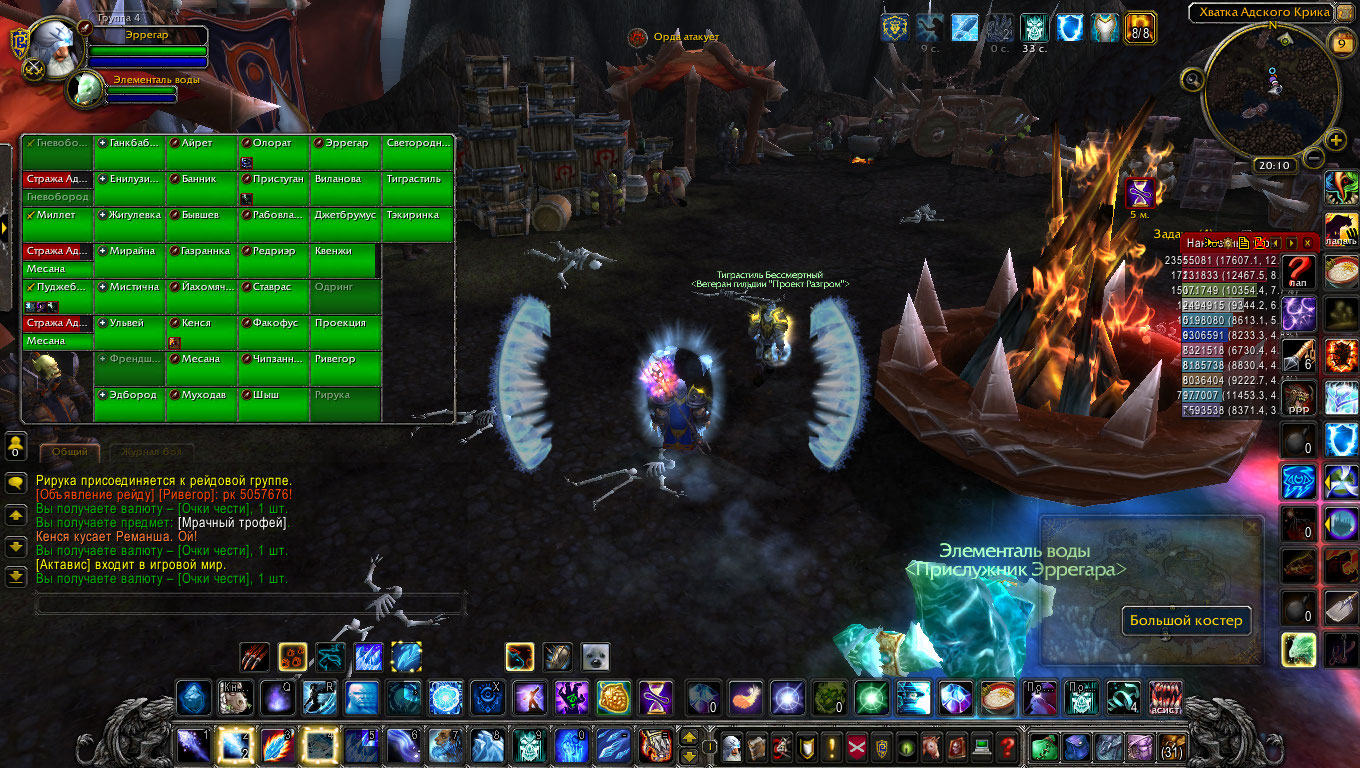The image size is (1360, 768).
Task: Use the white seal pup pet bar icon
Action: coord(596,657)
